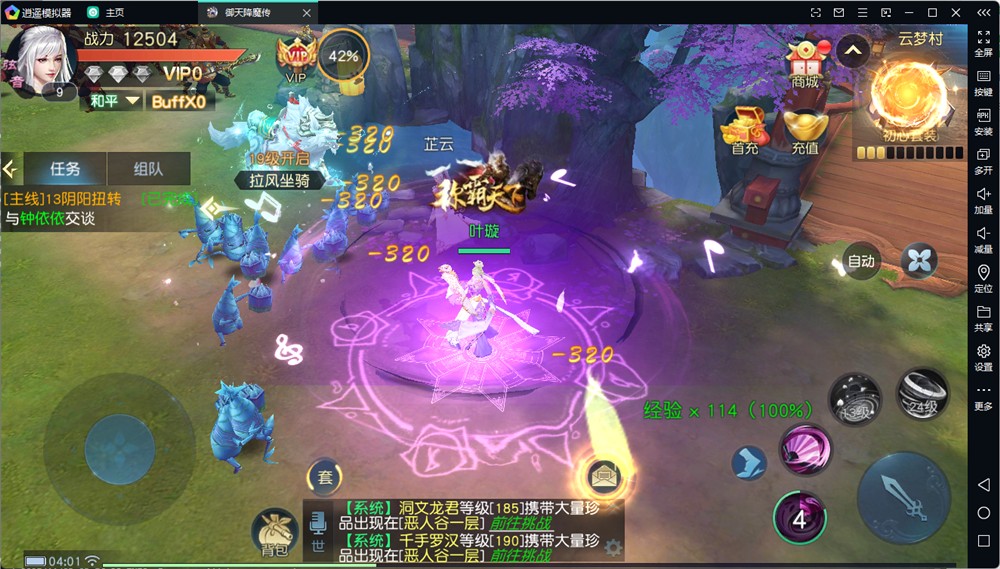The image size is (1000, 569).
Task: Toggle 自动 auto-combat
Action: click(860, 261)
